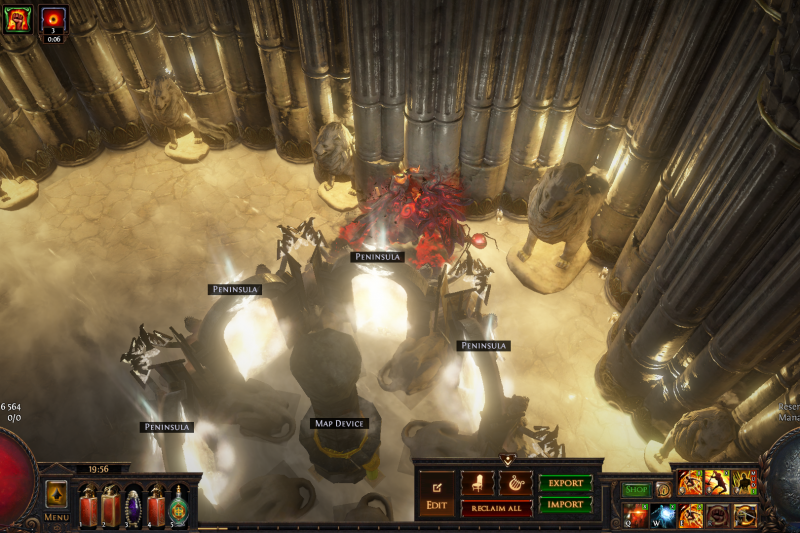
Task: Export the hideout layout
Action: [x=565, y=483]
